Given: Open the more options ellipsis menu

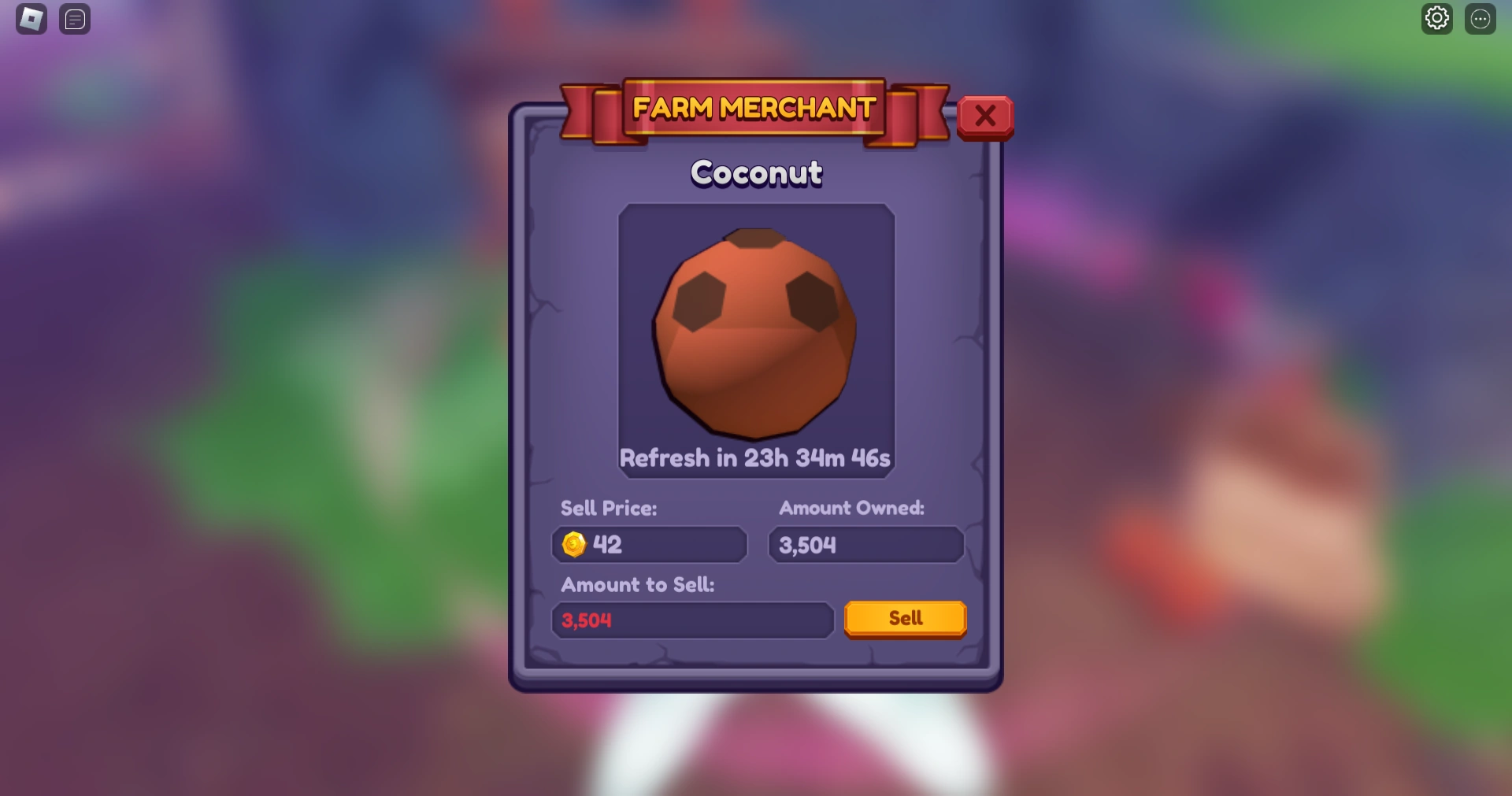Looking at the screenshot, I should tap(1481, 17).
